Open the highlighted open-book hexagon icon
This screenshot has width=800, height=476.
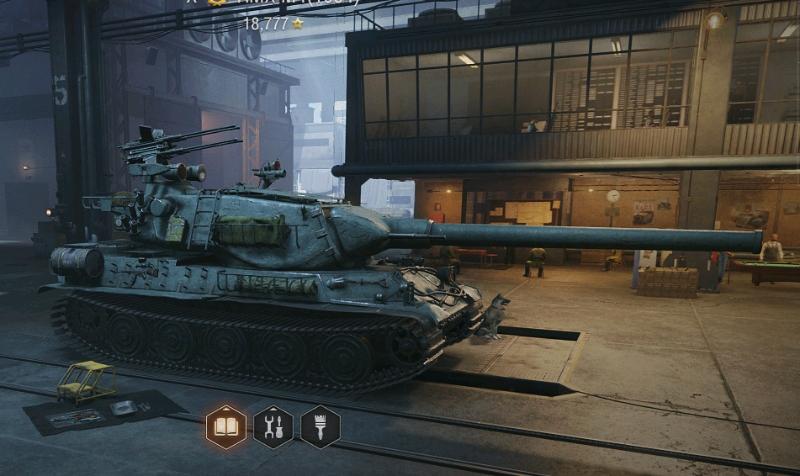point(226,426)
